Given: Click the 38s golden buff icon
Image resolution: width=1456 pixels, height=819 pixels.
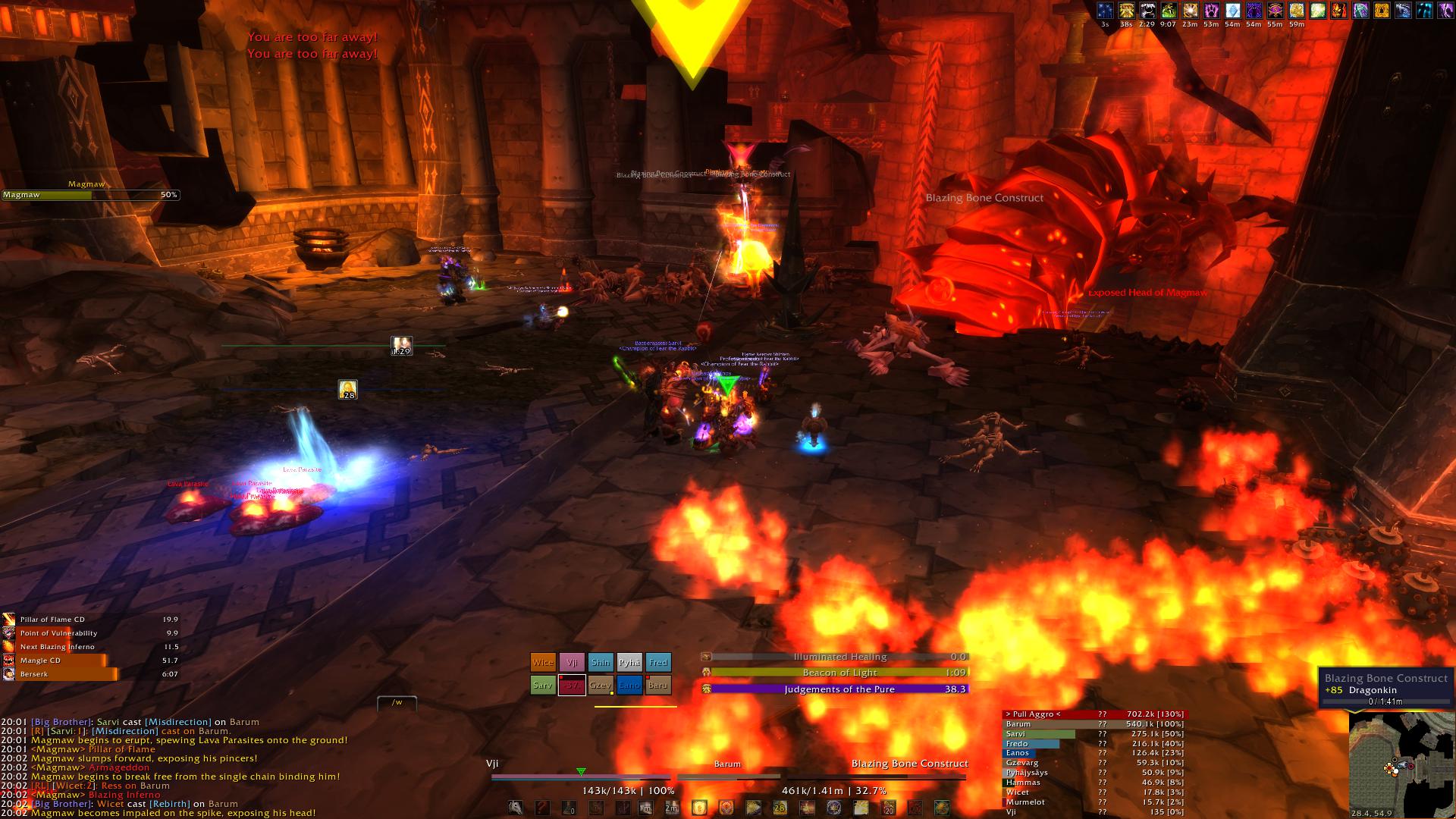Looking at the screenshot, I should [x=1126, y=11].
